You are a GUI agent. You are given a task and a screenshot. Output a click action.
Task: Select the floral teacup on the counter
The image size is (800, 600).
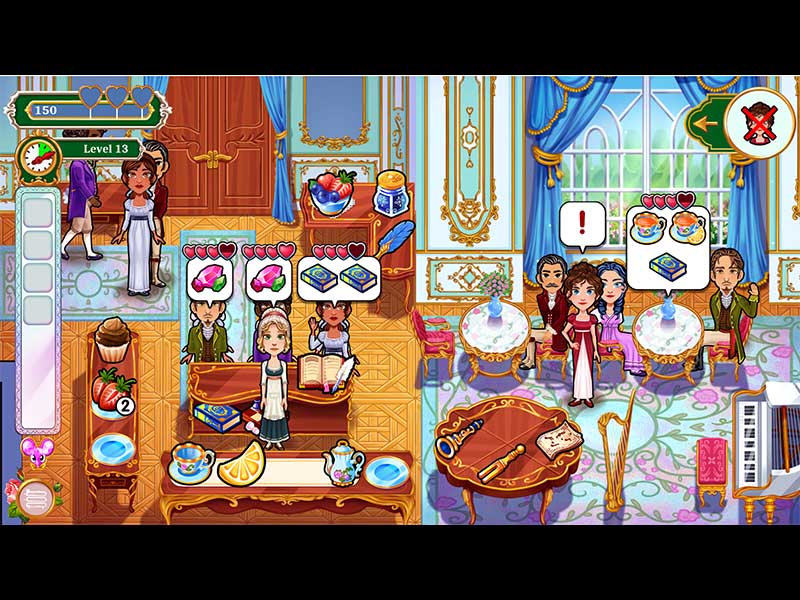coord(190,463)
